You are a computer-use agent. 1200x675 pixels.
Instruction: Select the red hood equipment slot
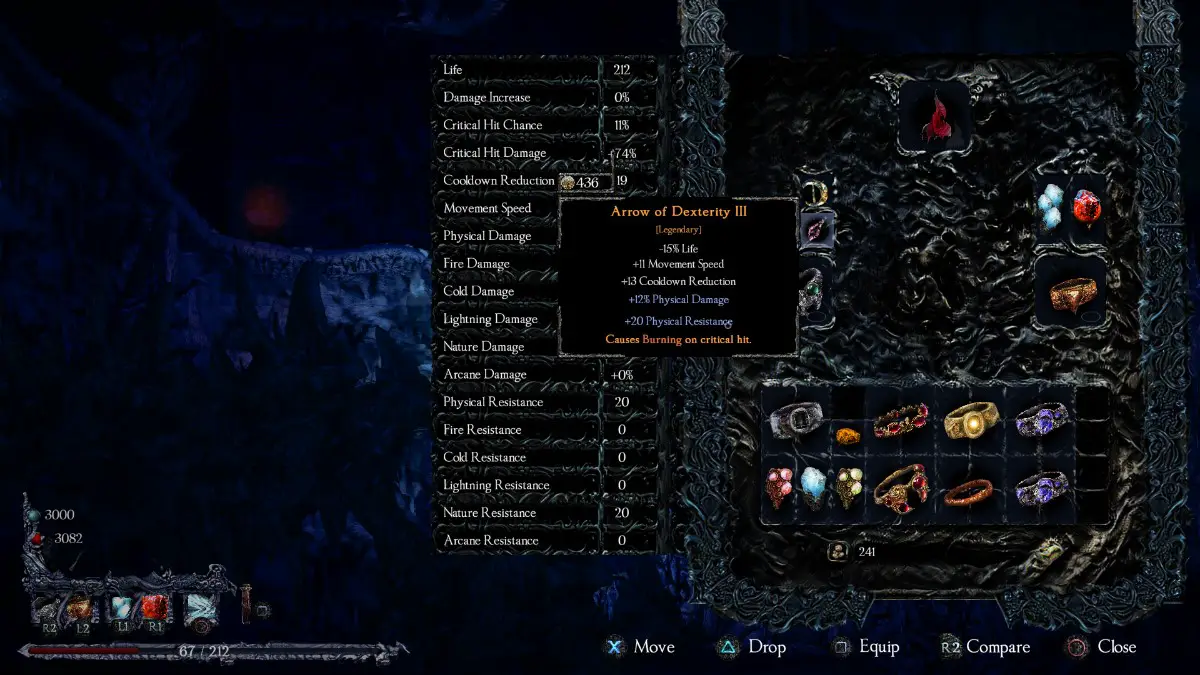click(x=933, y=116)
